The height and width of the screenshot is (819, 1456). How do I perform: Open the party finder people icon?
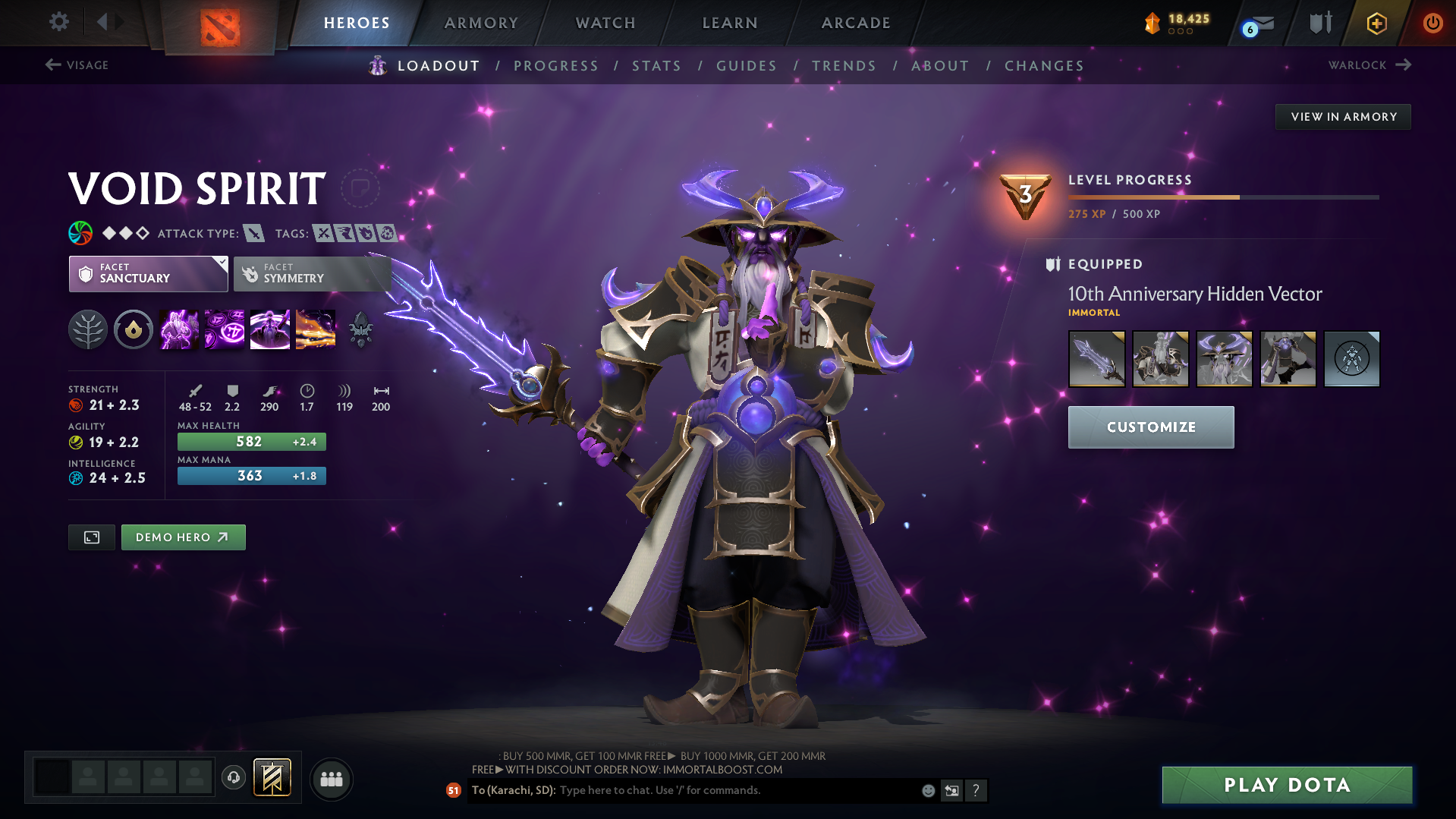pyautogui.click(x=331, y=779)
